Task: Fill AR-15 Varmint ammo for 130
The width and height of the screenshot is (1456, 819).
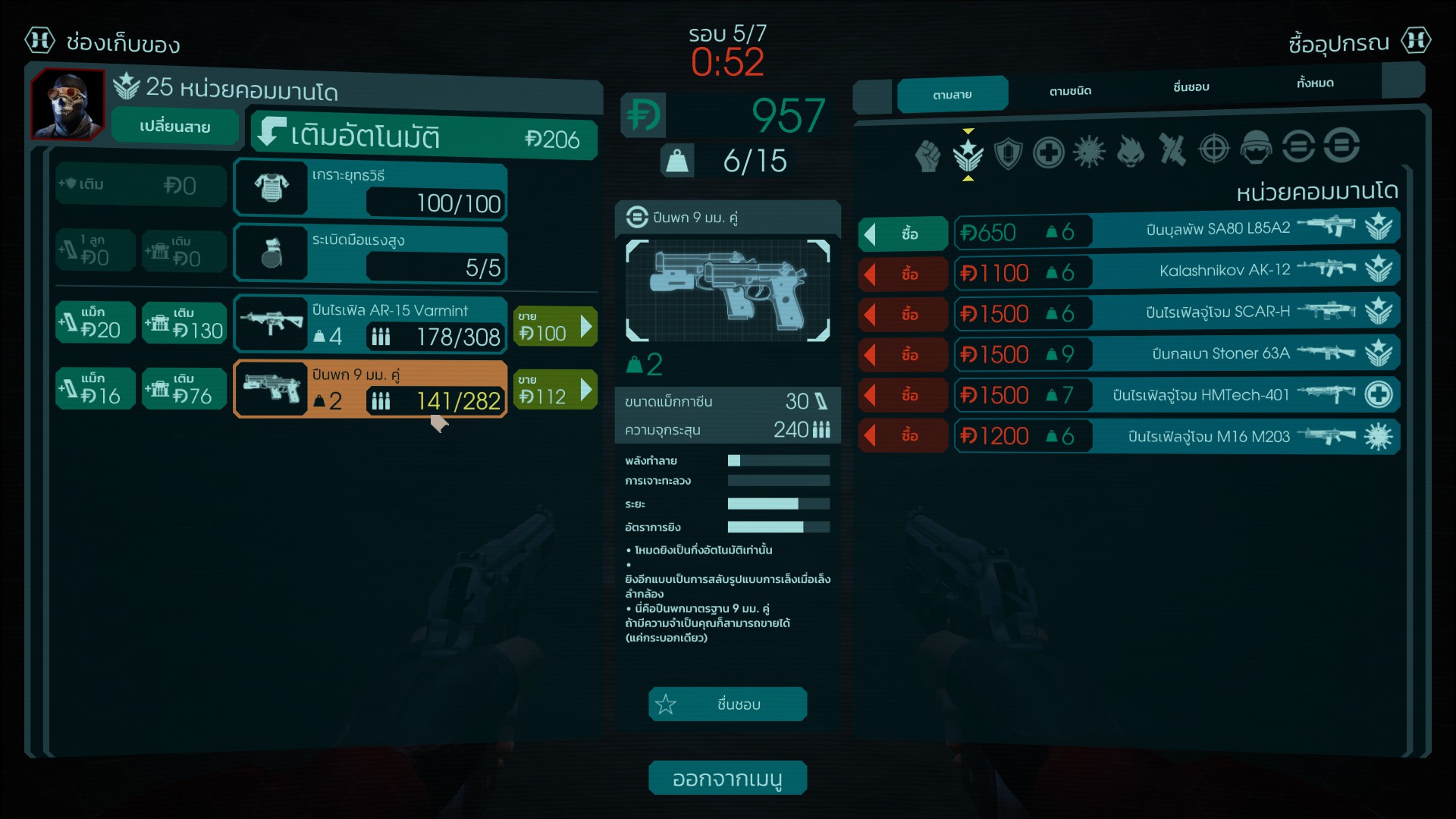Action: 184,323
